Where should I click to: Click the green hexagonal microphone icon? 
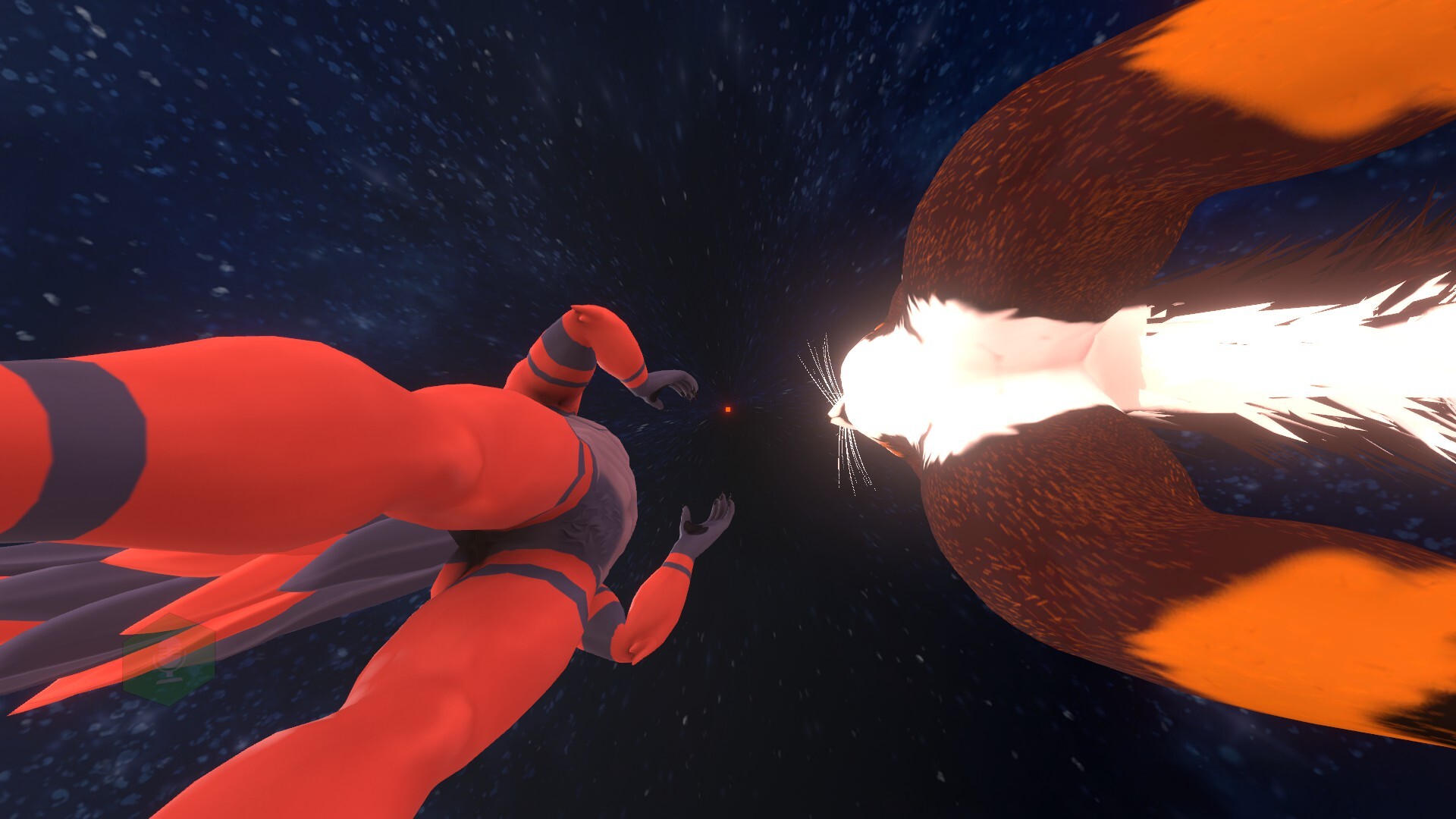[x=168, y=659]
